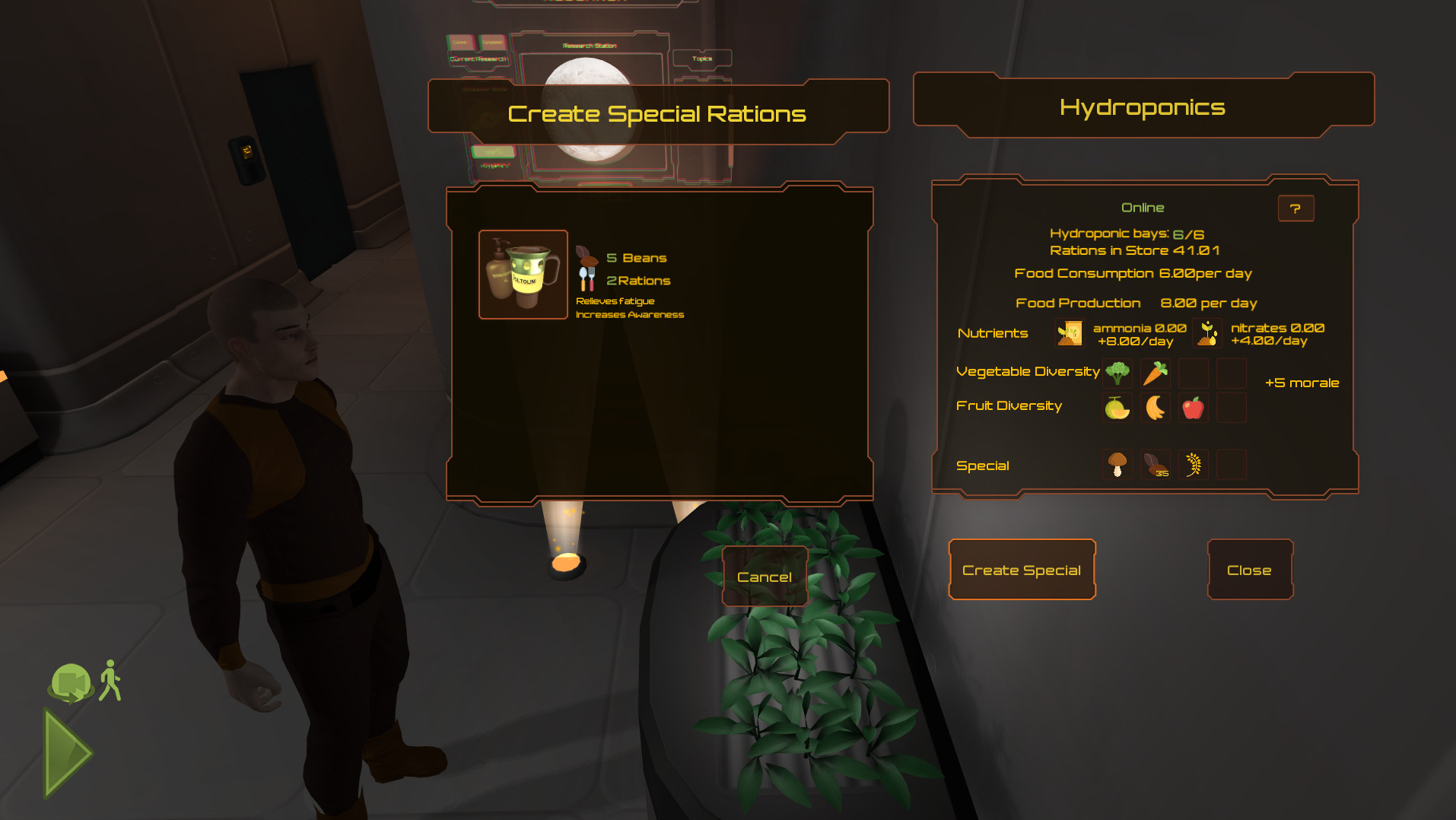Cancel the special rations dialog
Screen dimensions: 1456x820
point(765,577)
